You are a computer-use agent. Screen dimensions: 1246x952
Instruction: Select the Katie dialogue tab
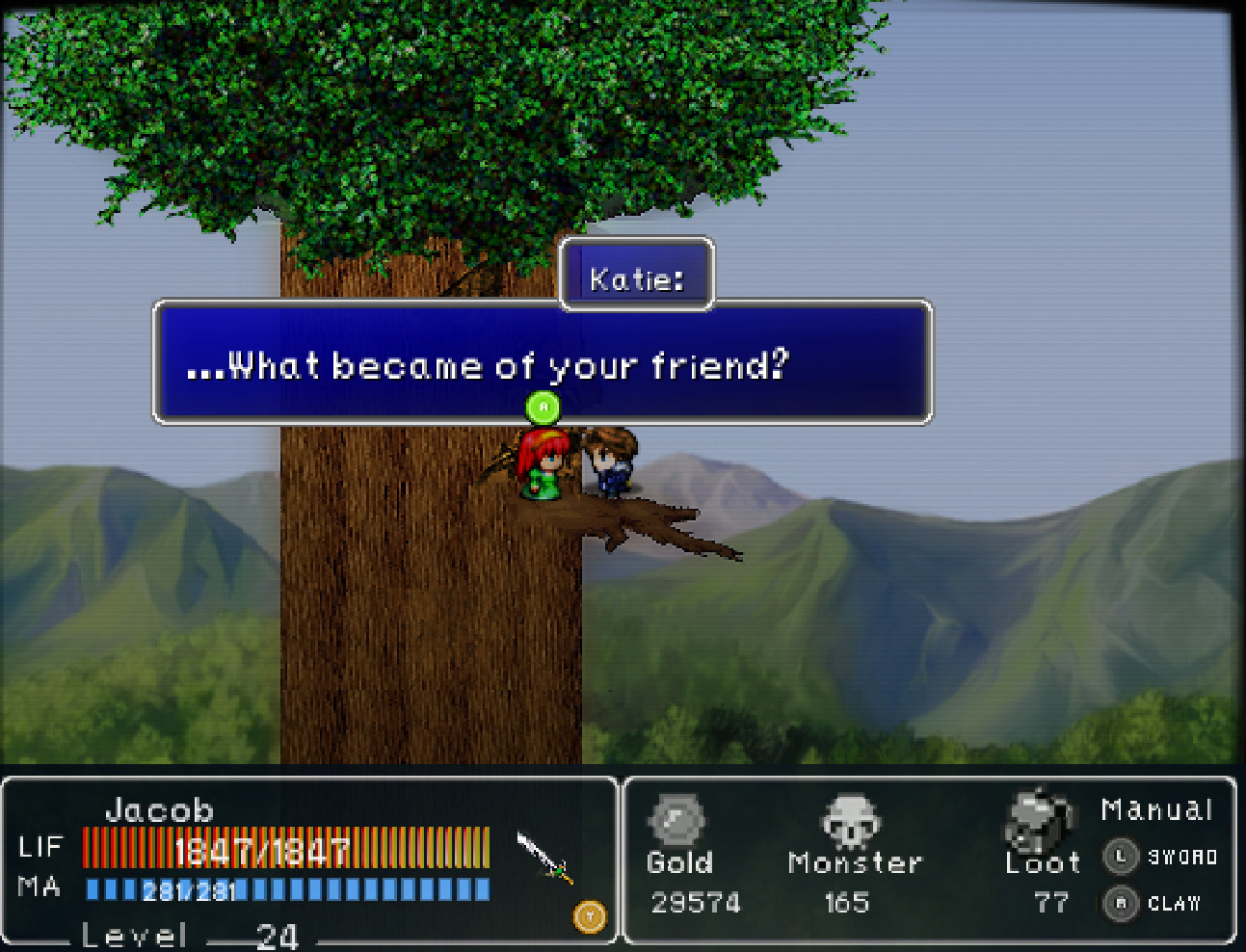635,278
